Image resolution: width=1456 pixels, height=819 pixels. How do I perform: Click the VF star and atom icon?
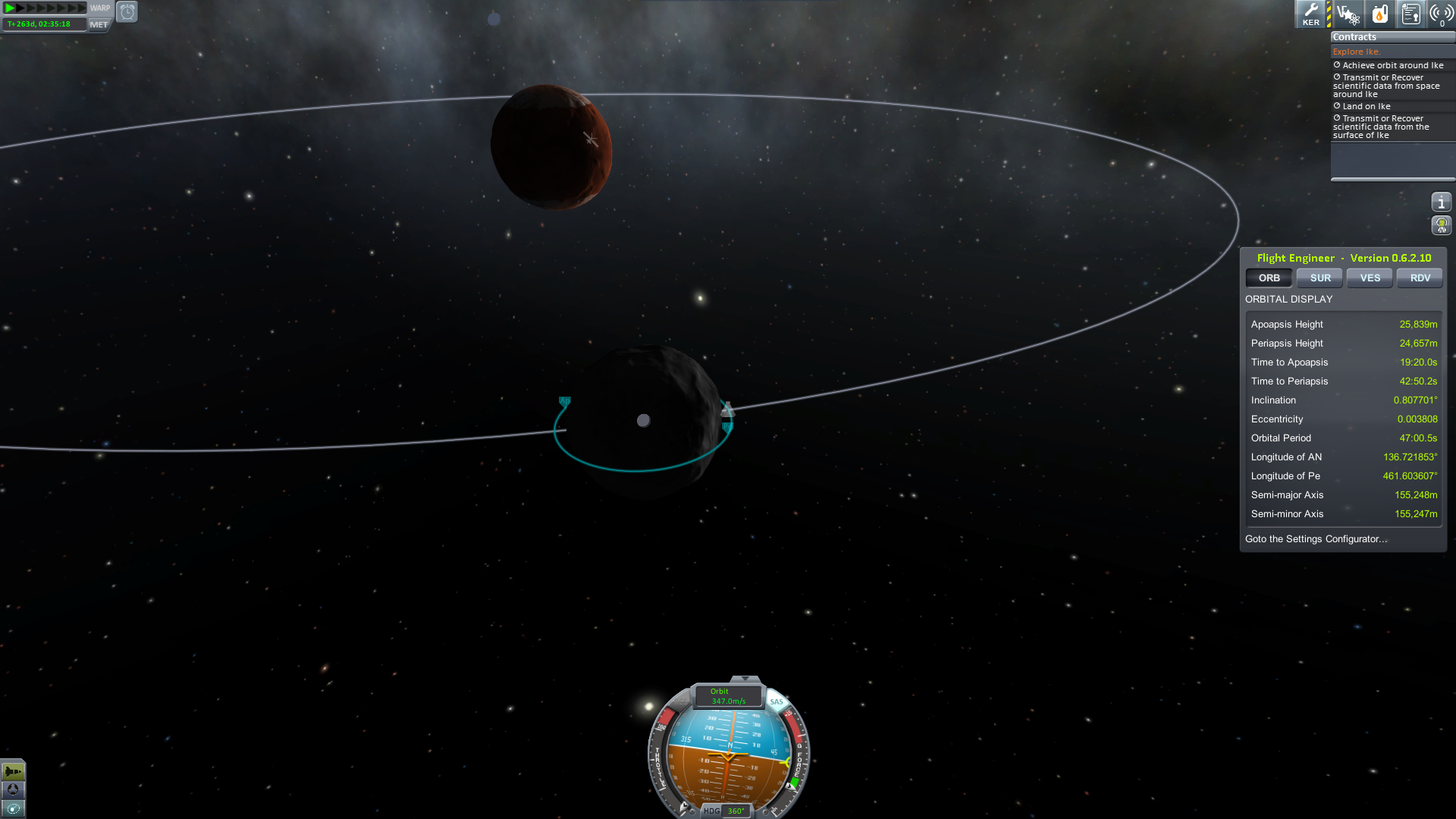[1348, 14]
